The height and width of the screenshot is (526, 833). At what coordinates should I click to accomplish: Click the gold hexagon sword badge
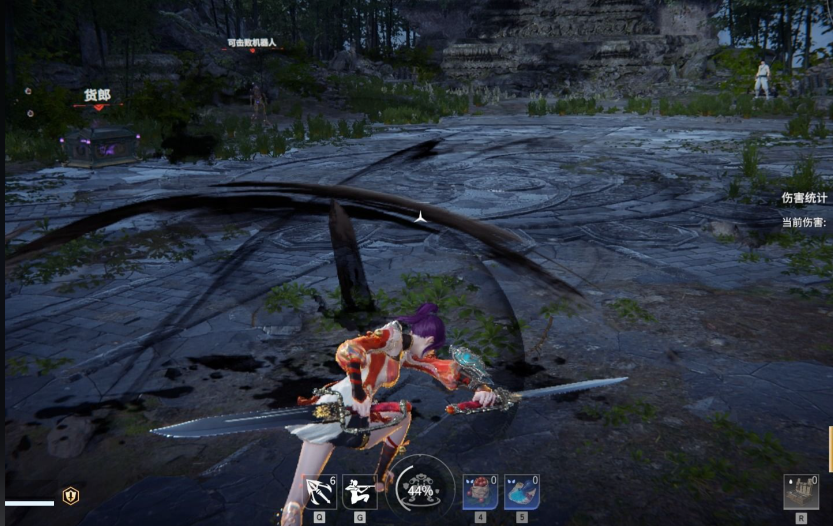point(71,496)
